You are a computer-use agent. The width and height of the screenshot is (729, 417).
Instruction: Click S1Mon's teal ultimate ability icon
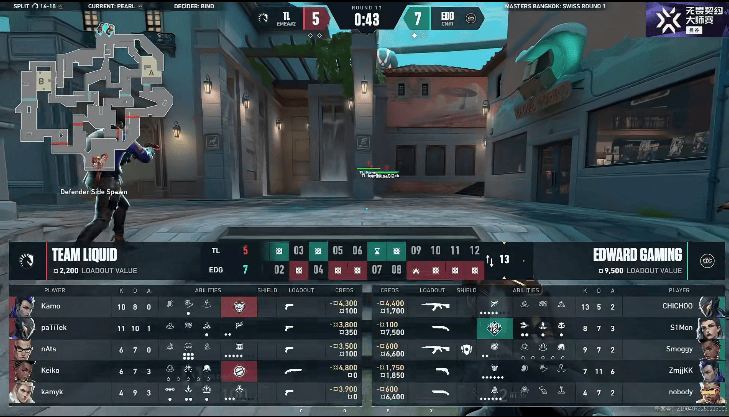tap(493, 327)
